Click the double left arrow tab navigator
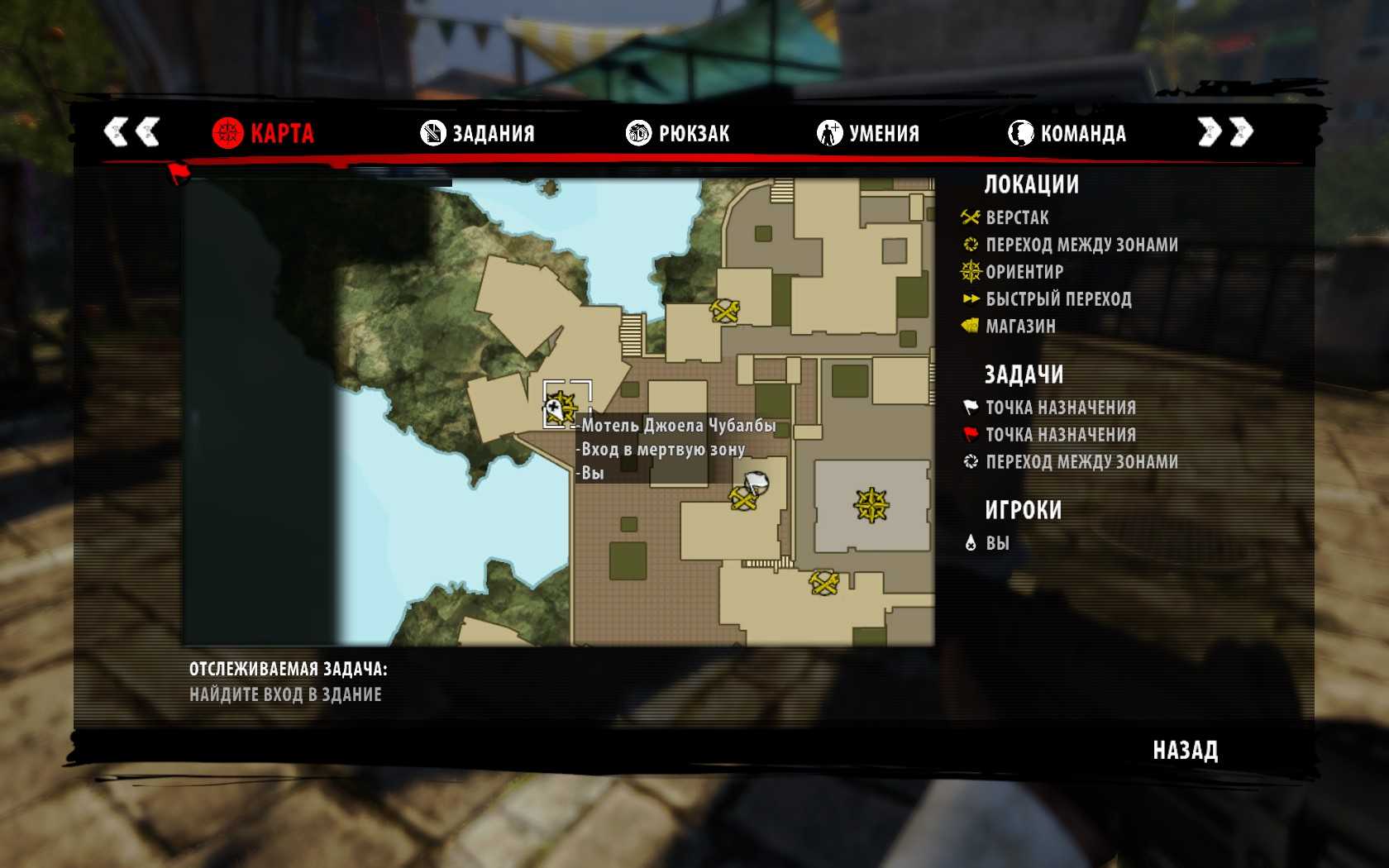This screenshot has width=1389, height=868. [131, 131]
